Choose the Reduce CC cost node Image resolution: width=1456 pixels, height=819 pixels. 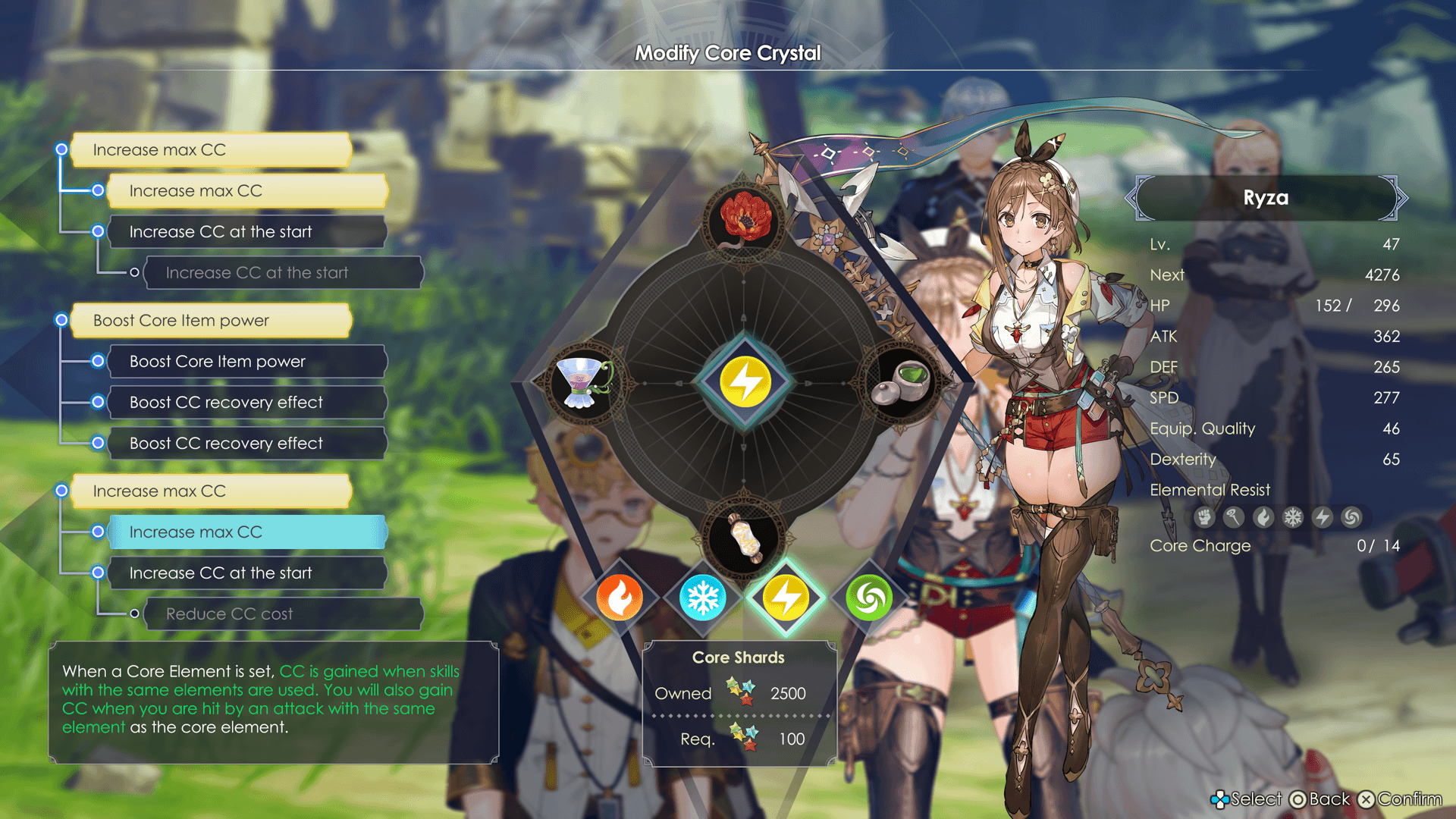pos(282,614)
